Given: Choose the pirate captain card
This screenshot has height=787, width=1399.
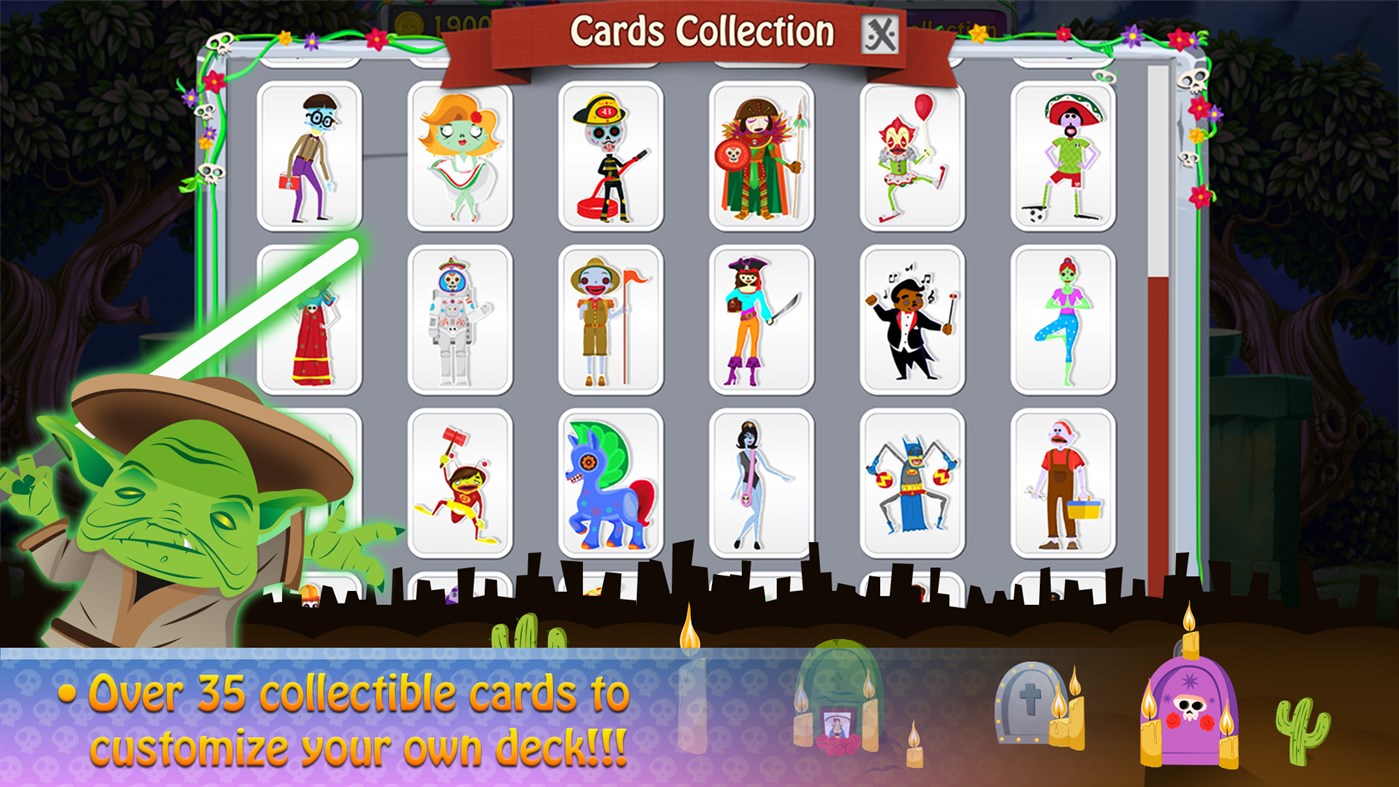Looking at the screenshot, I should pos(760,318).
